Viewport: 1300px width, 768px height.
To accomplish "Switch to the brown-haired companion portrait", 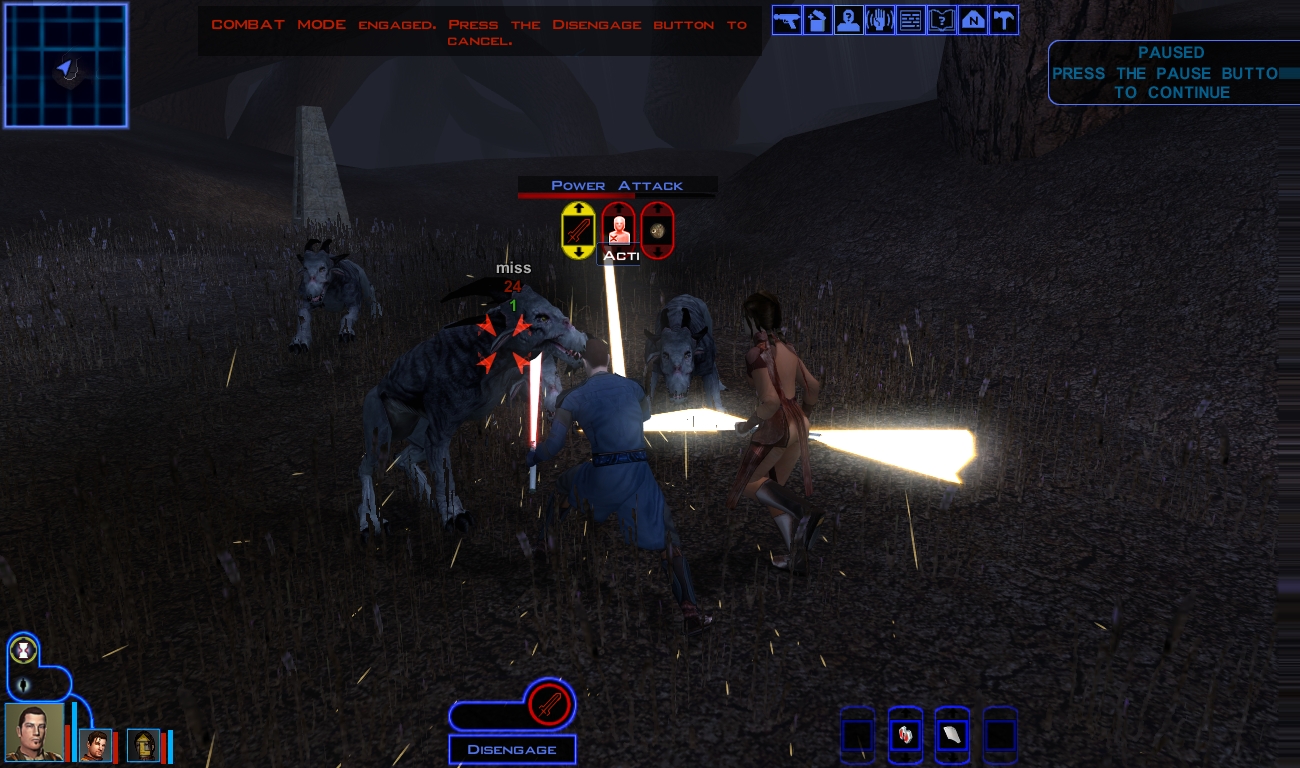I will 95,745.
